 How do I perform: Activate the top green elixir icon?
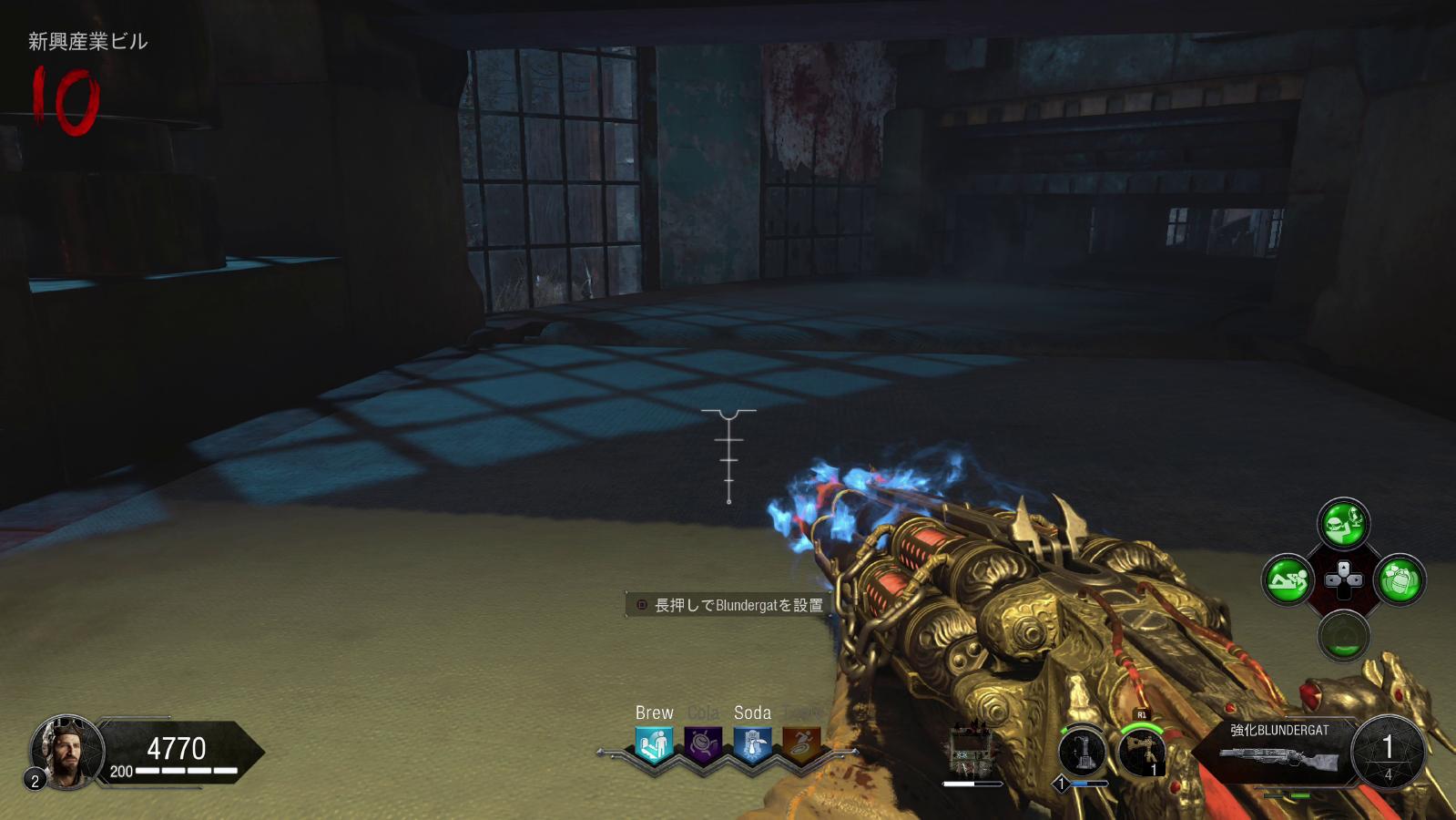1344,523
